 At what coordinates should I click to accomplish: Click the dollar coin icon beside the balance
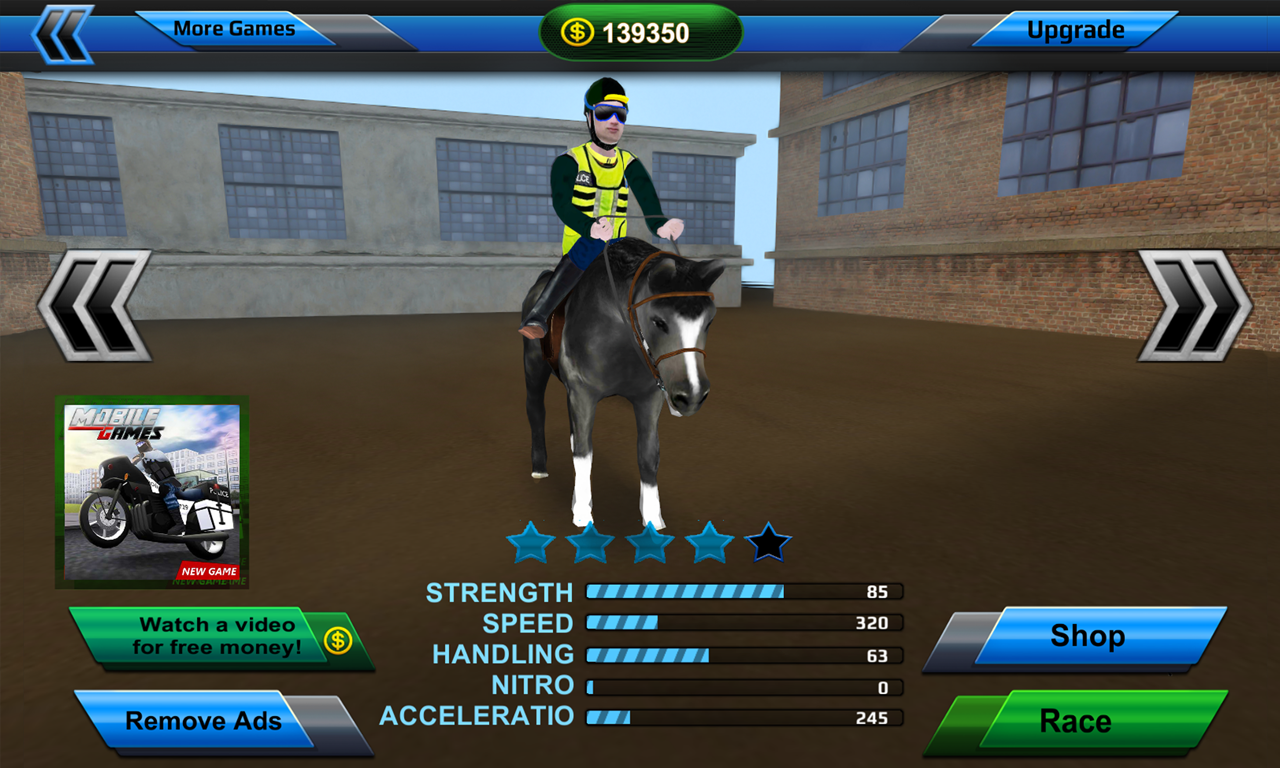[578, 30]
